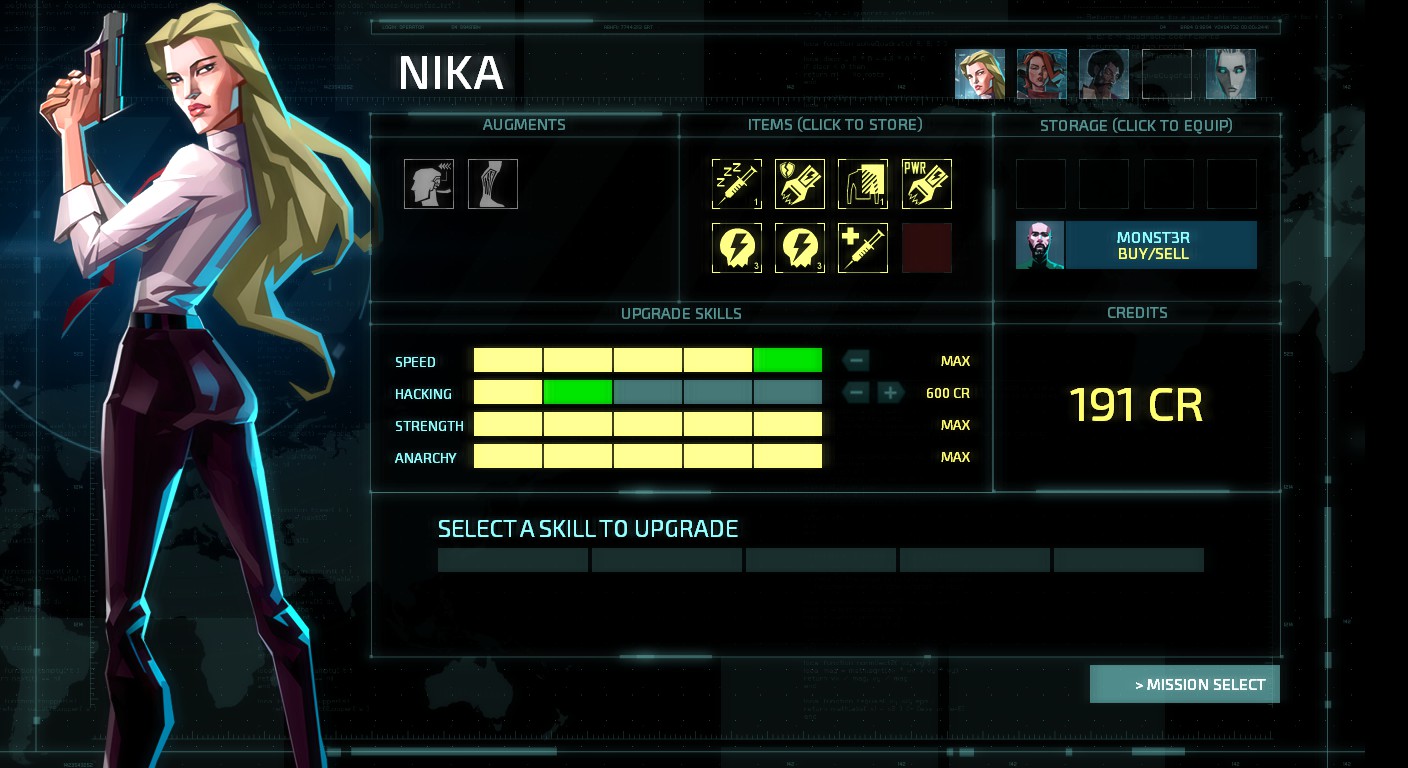Screen dimensions: 1408x768
Task: Inspect the leg muscle augment icon
Action: tap(493, 184)
